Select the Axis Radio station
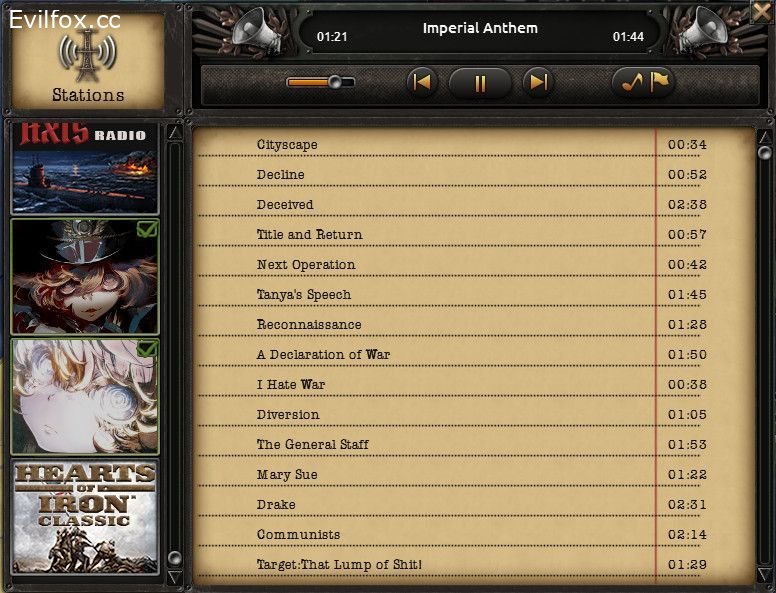776x593 pixels. pos(85,168)
